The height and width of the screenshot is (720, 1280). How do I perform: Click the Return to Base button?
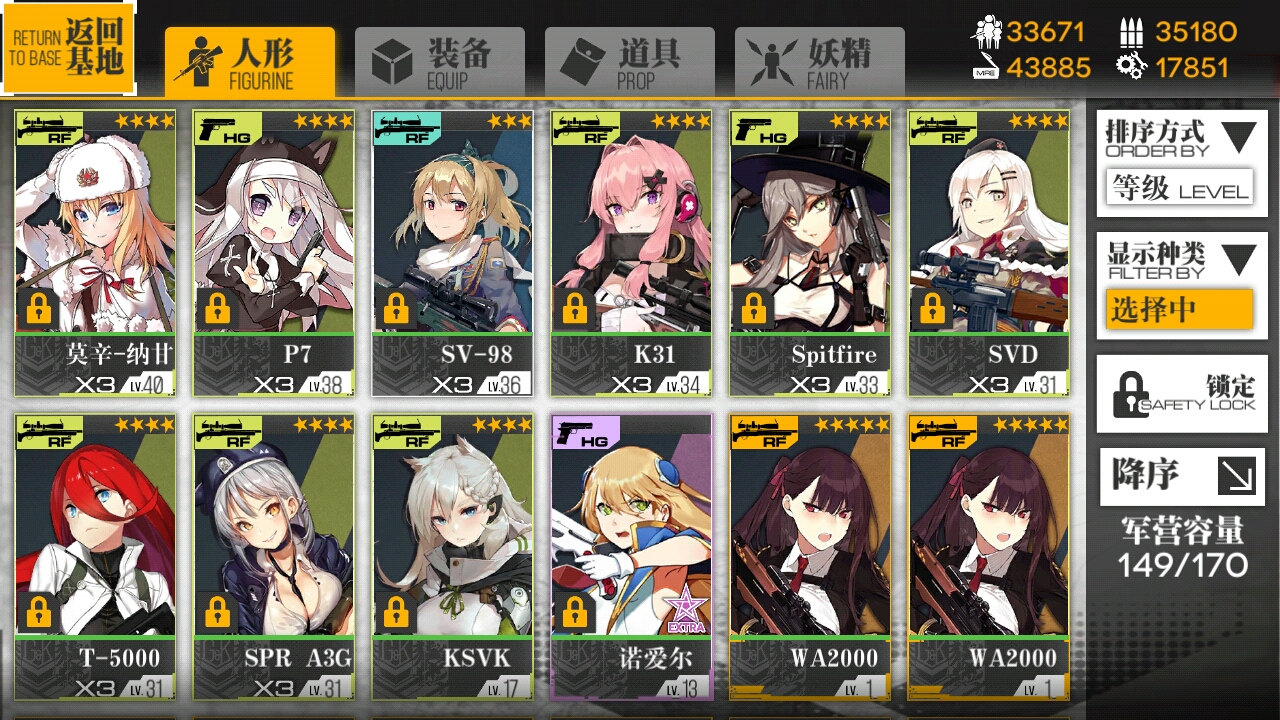(68, 47)
